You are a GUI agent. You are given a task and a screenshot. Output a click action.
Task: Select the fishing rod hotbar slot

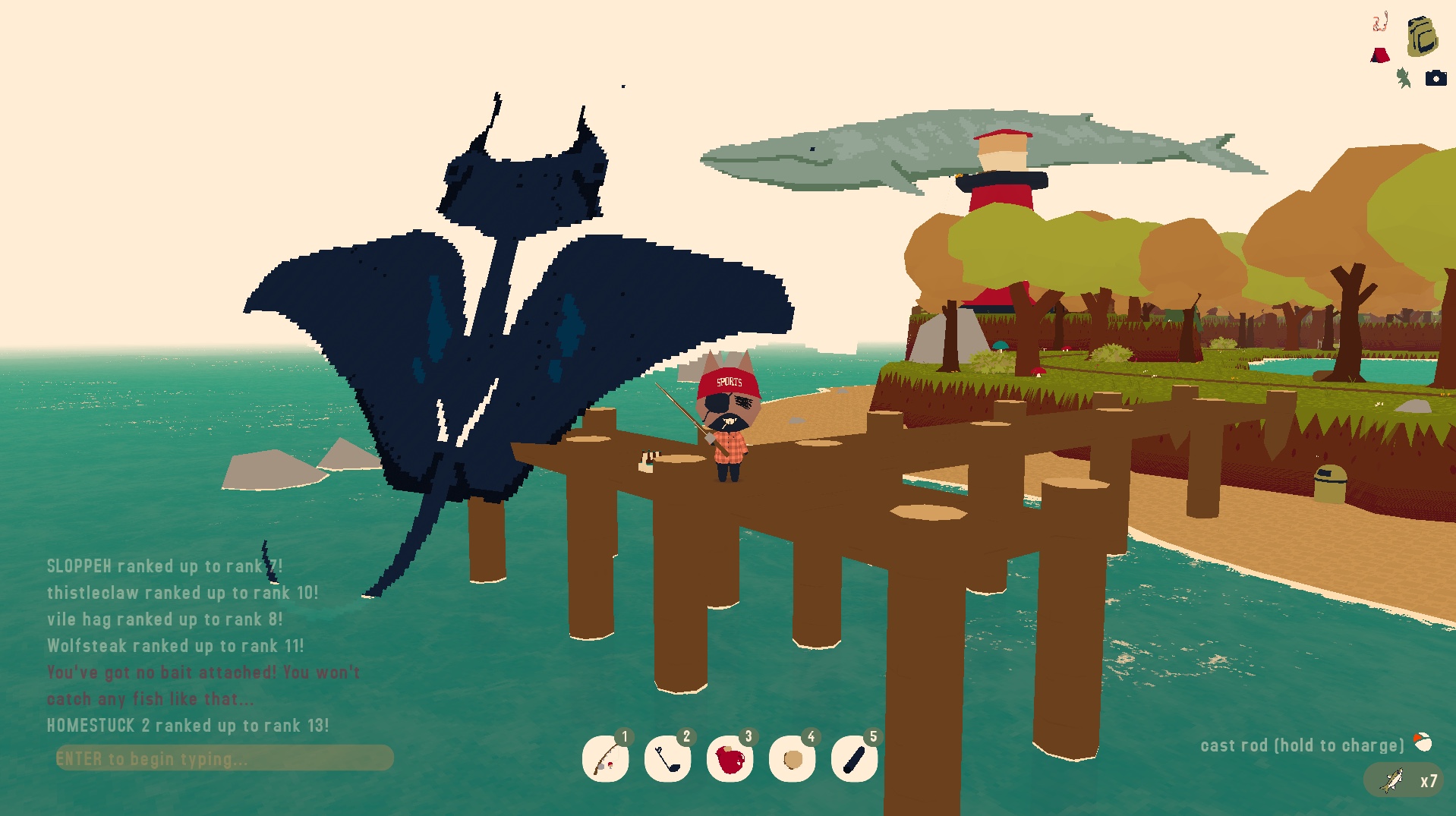tap(605, 758)
